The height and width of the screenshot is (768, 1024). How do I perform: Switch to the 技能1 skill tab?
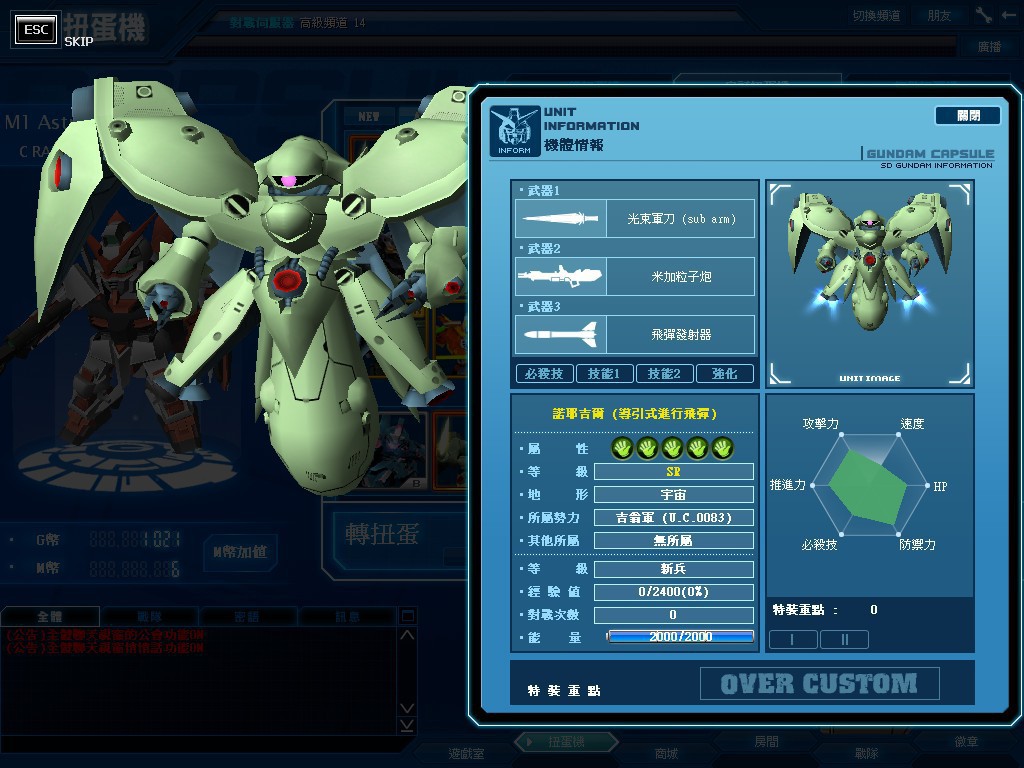pyautogui.click(x=604, y=374)
